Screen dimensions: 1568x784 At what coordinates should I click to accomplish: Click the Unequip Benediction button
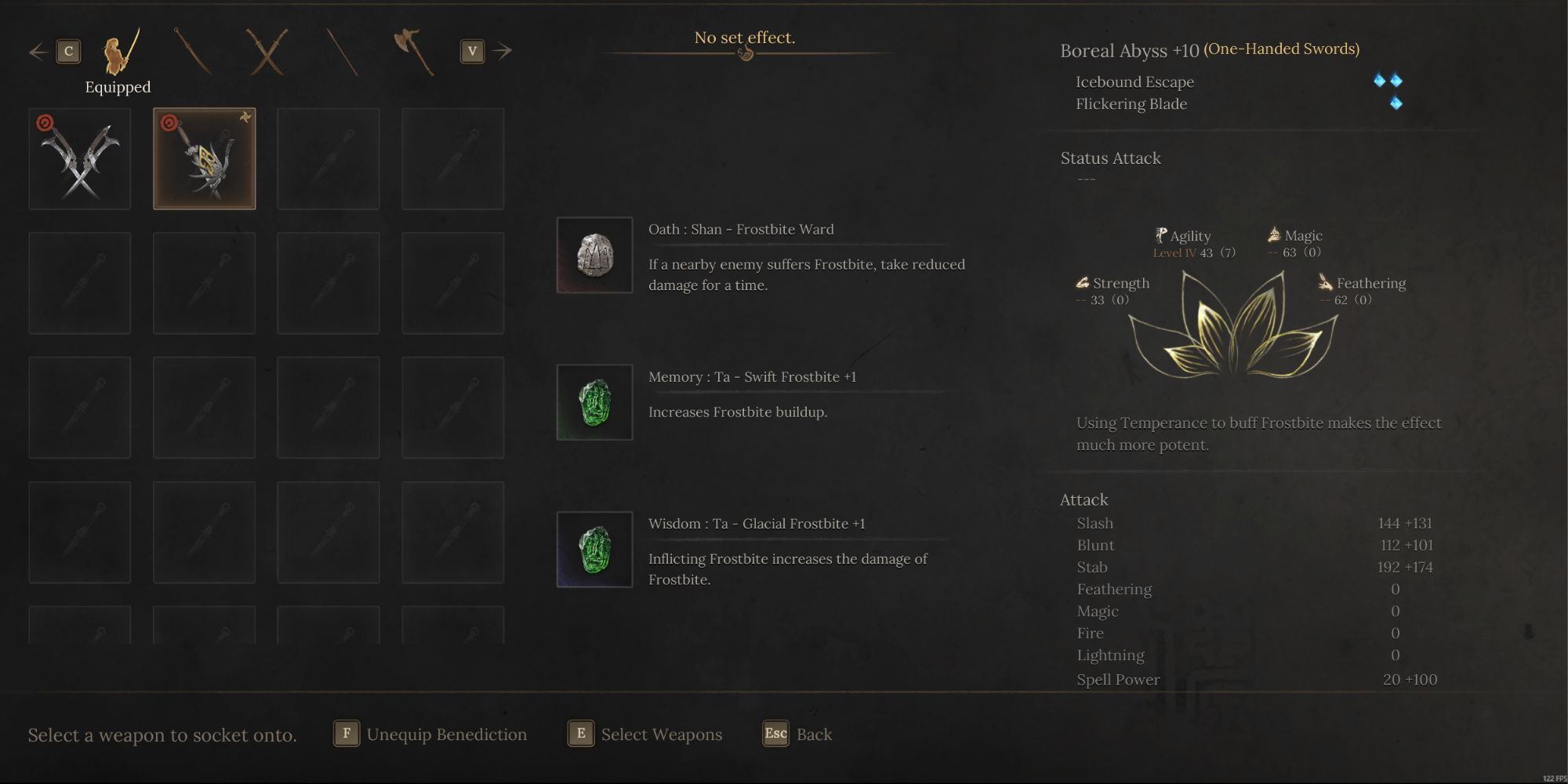[430, 735]
